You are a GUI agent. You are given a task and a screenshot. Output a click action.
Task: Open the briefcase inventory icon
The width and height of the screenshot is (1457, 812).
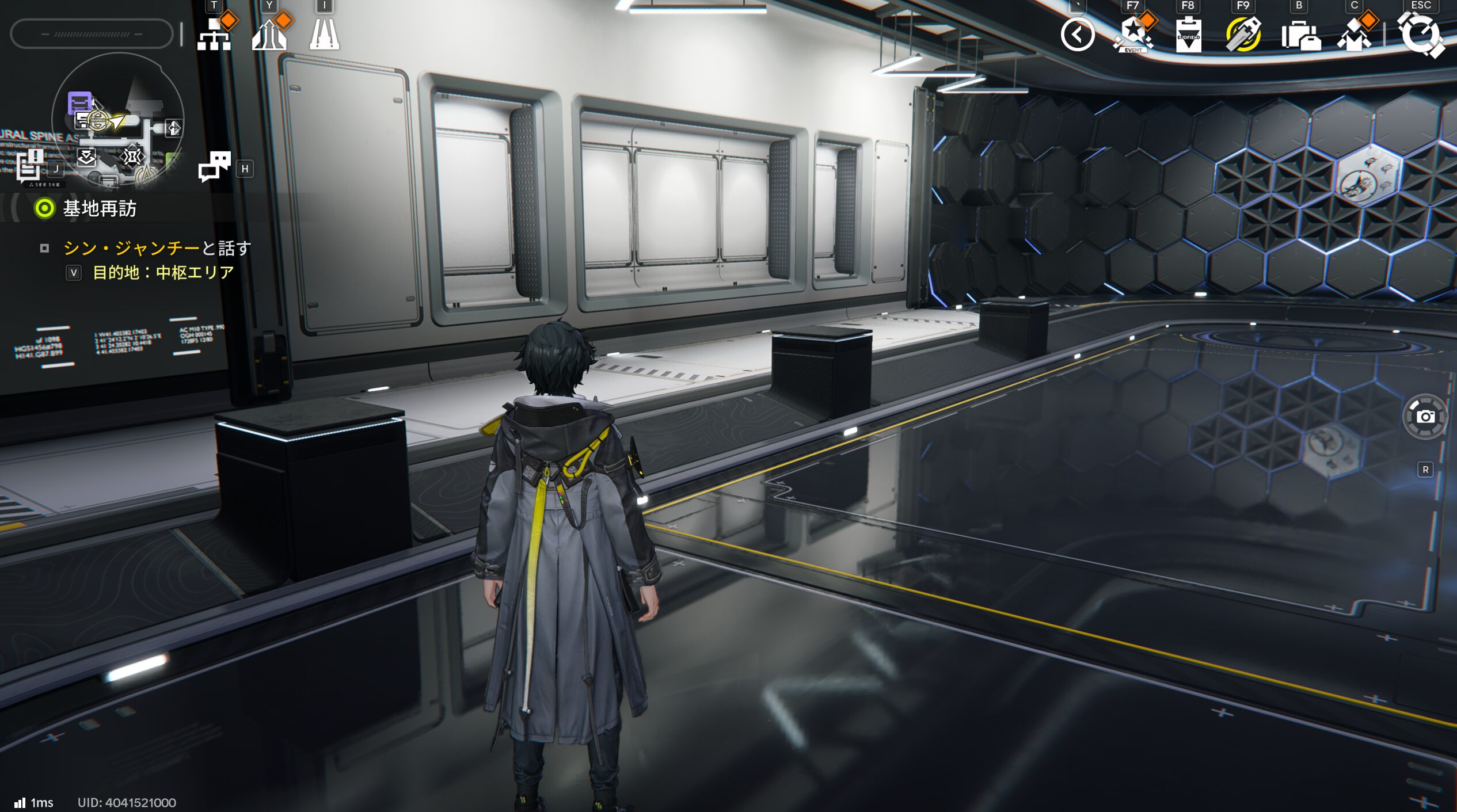1299,36
